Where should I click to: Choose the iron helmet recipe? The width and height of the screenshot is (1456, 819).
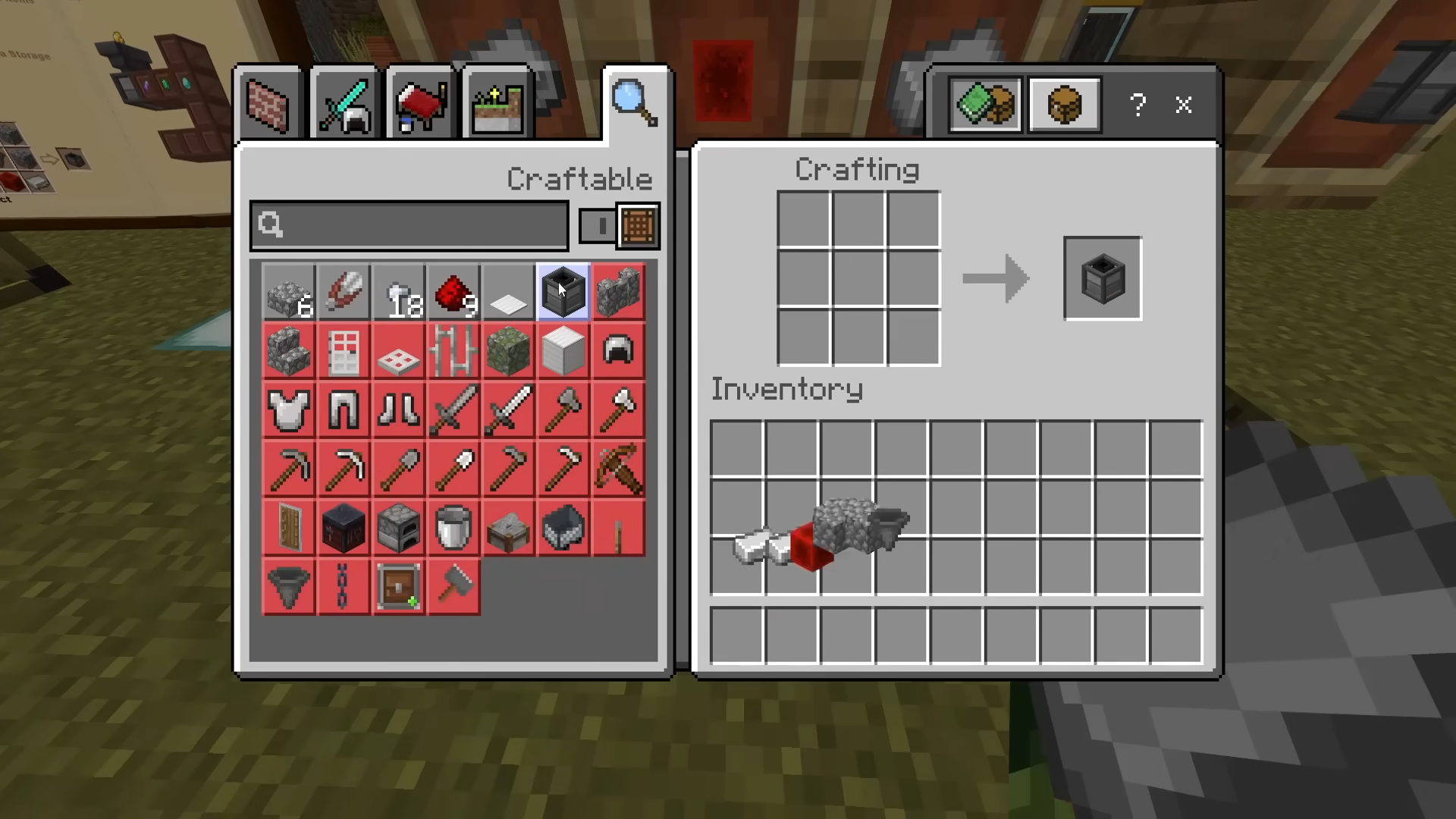click(618, 351)
